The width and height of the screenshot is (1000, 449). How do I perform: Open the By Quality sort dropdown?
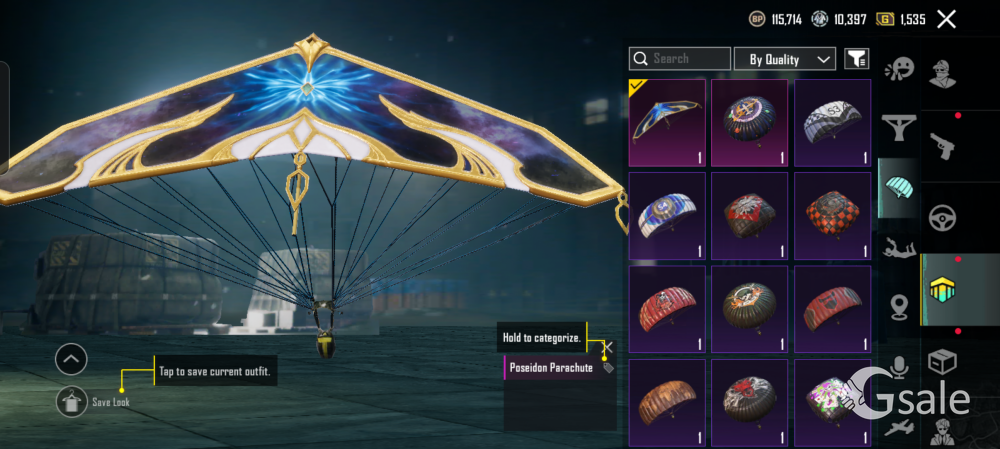785,59
